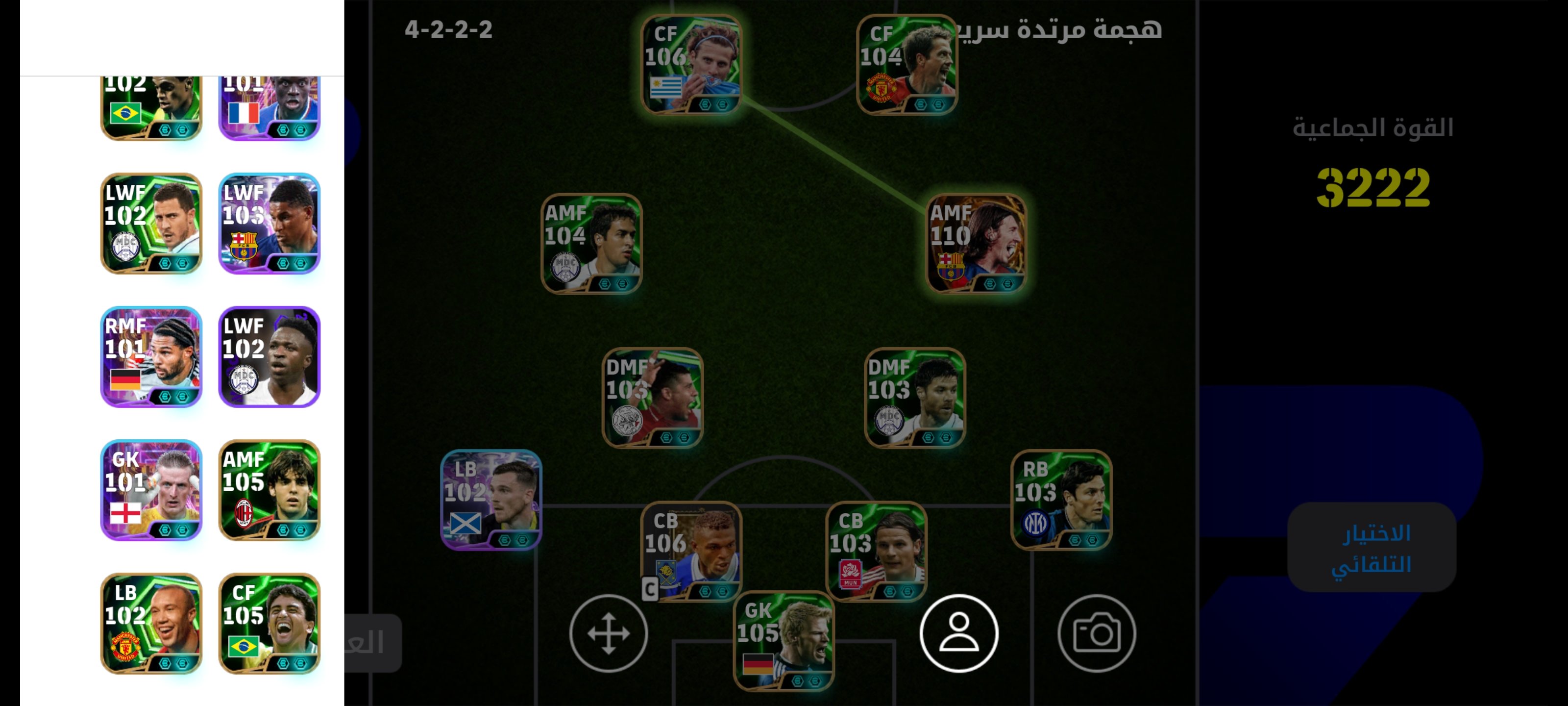Click the captain C badge on the CB 106 card
The width and height of the screenshot is (1568, 706).
pyautogui.click(x=649, y=589)
